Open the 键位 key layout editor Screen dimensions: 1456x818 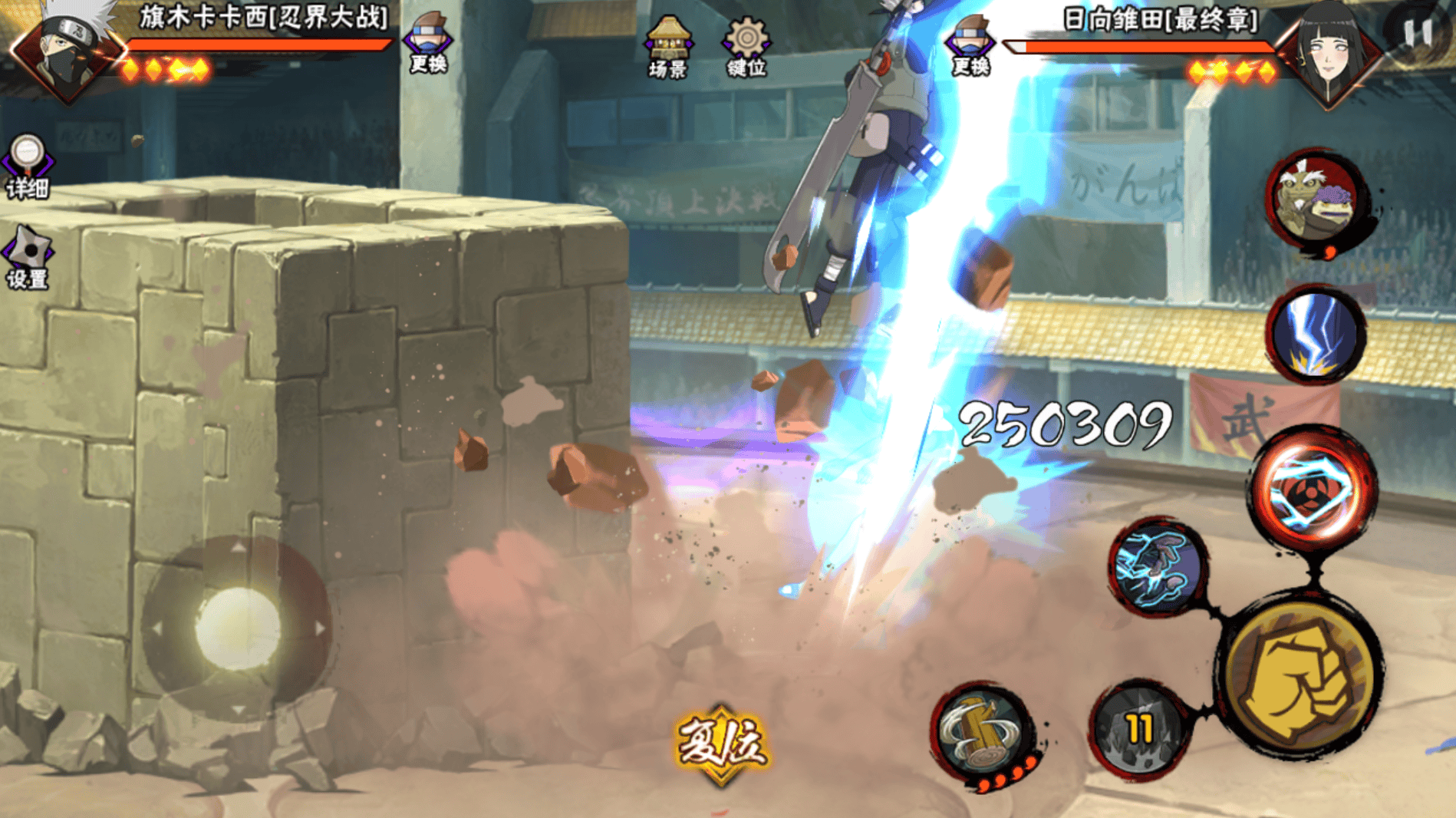(746, 46)
